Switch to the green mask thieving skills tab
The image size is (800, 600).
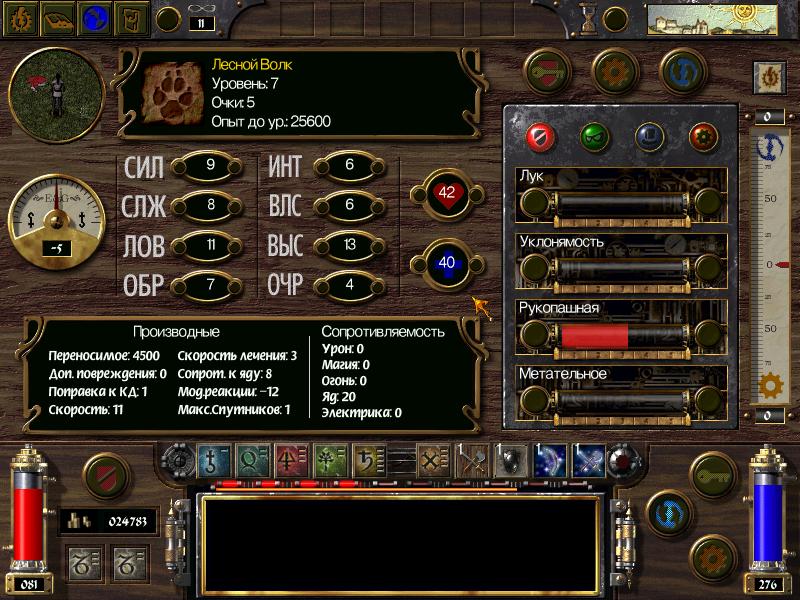click(x=594, y=135)
